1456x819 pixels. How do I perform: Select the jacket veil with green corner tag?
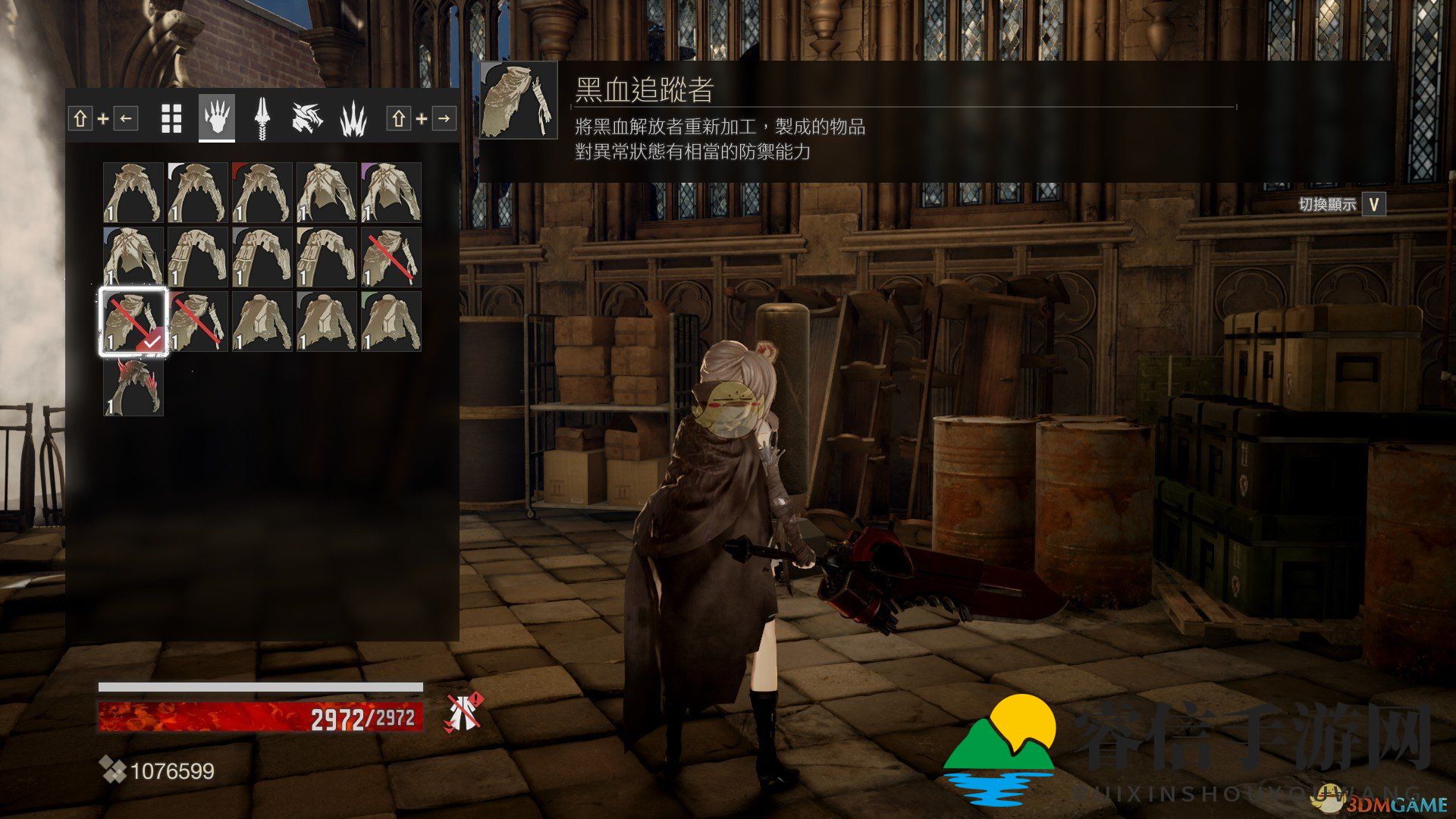(x=391, y=322)
